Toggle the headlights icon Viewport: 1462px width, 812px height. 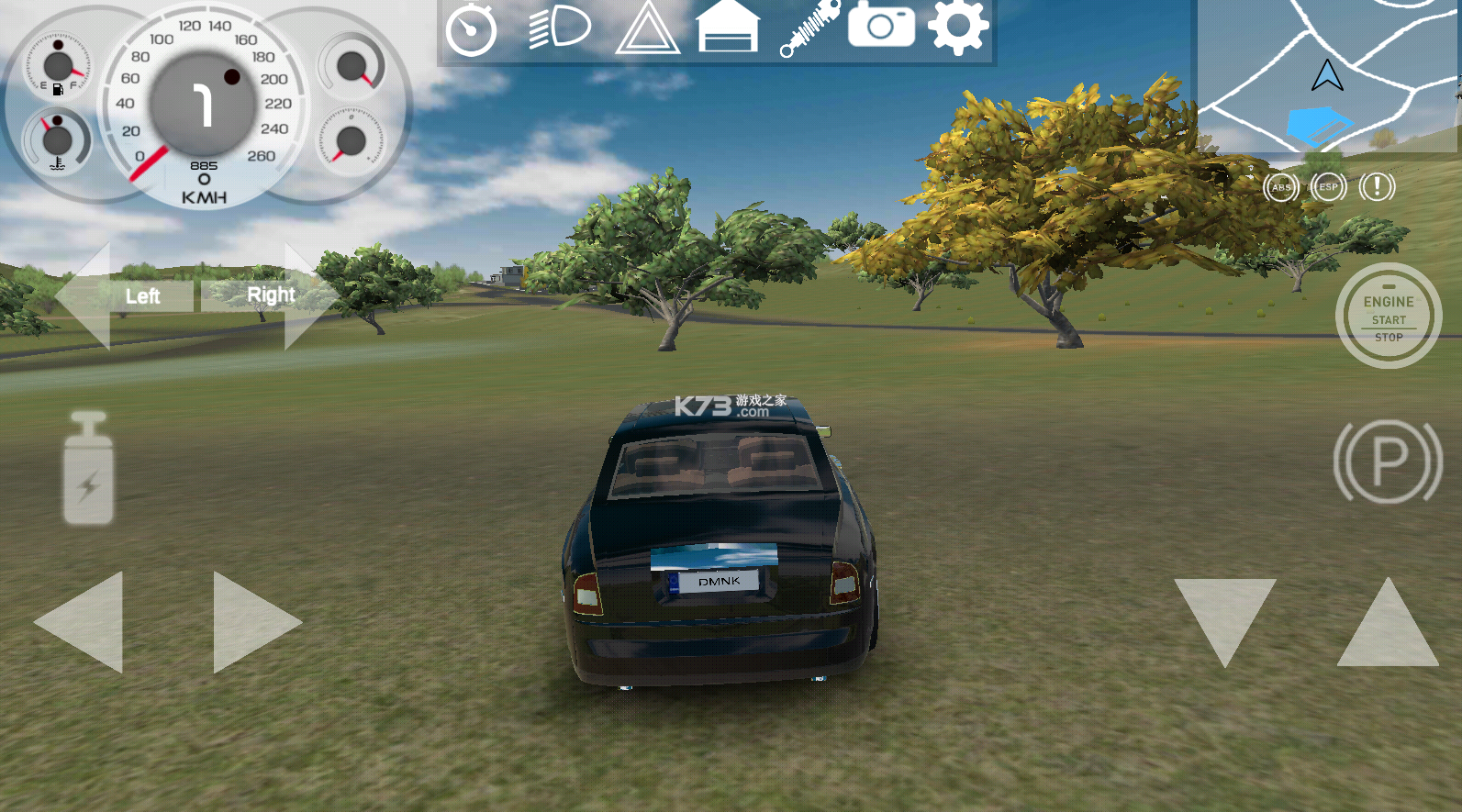point(559,28)
